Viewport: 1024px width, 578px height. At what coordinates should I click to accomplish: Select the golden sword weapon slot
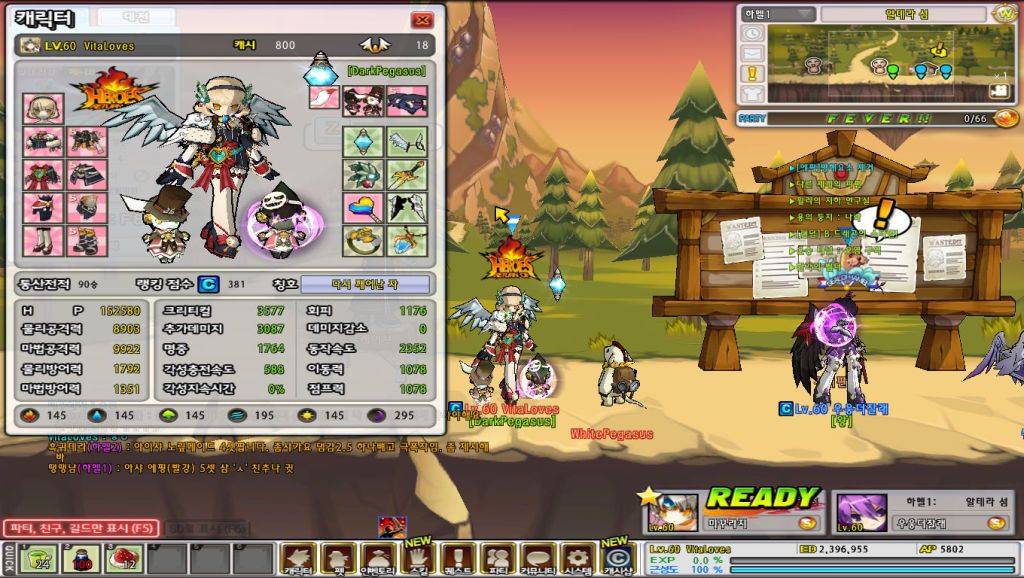(406, 175)
